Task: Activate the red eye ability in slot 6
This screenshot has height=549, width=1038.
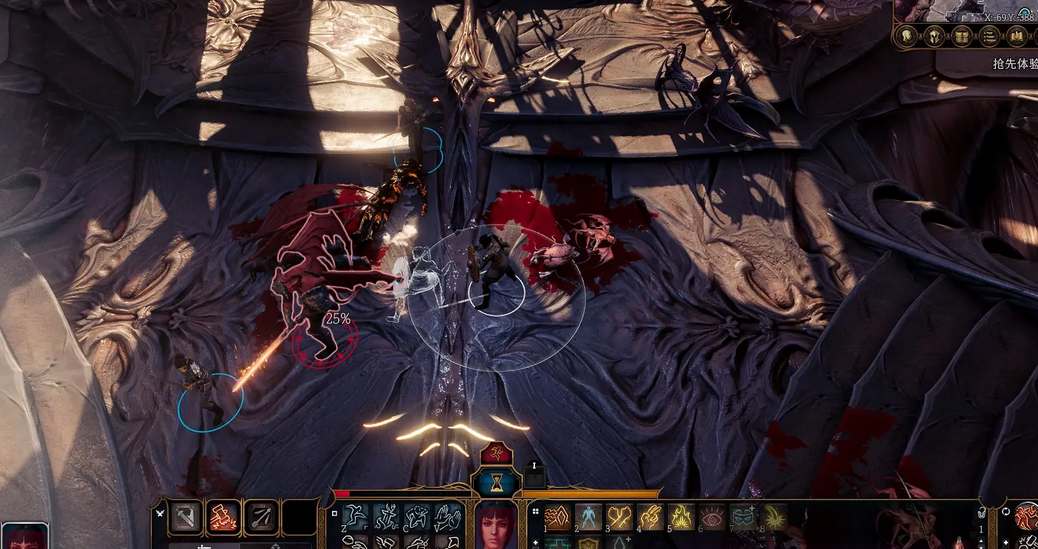Action: [x=712, y=517]
